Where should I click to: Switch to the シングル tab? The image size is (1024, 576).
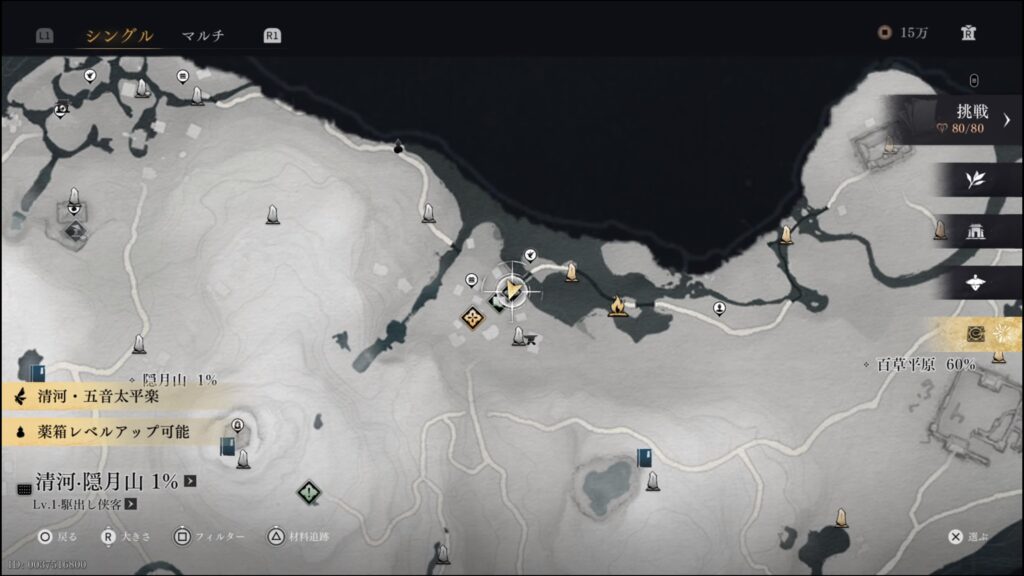119,36
